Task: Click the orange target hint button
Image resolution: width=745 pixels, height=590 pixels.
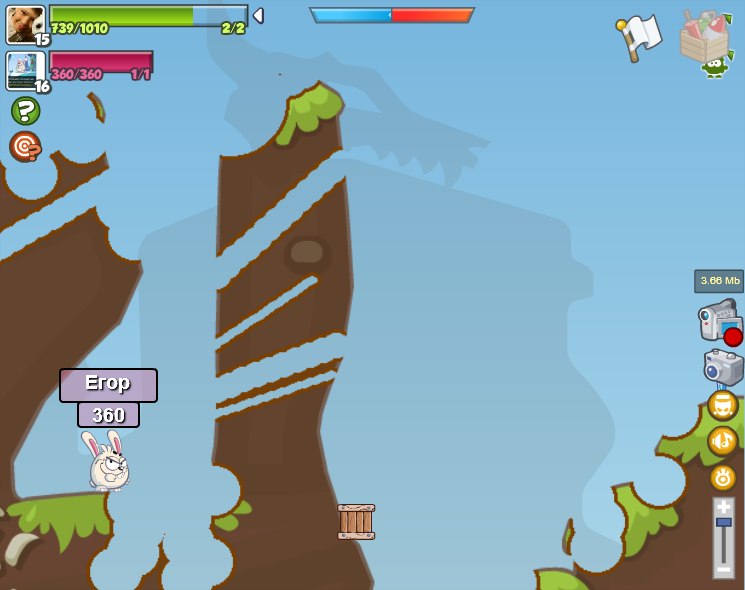Action: point(25,146)
